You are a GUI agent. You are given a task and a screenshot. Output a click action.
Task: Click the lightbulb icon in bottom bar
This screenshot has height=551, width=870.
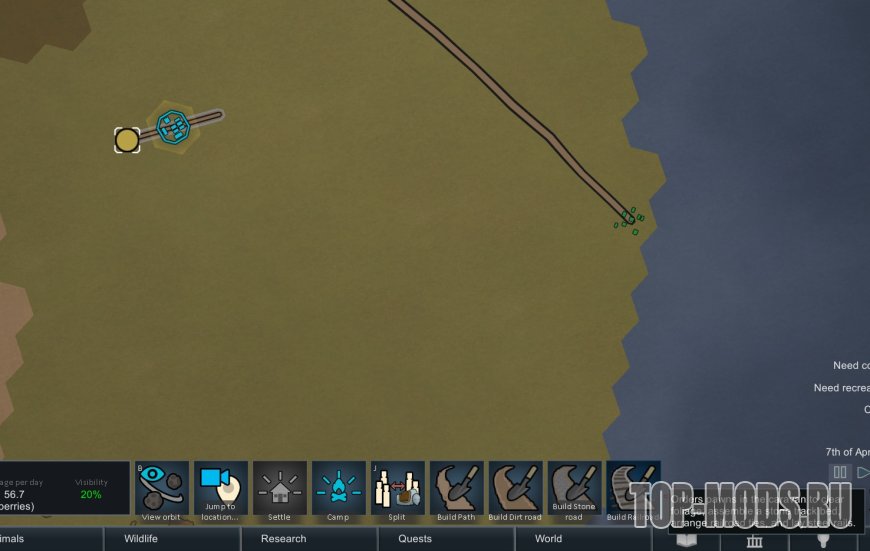(x=824, y=541)
